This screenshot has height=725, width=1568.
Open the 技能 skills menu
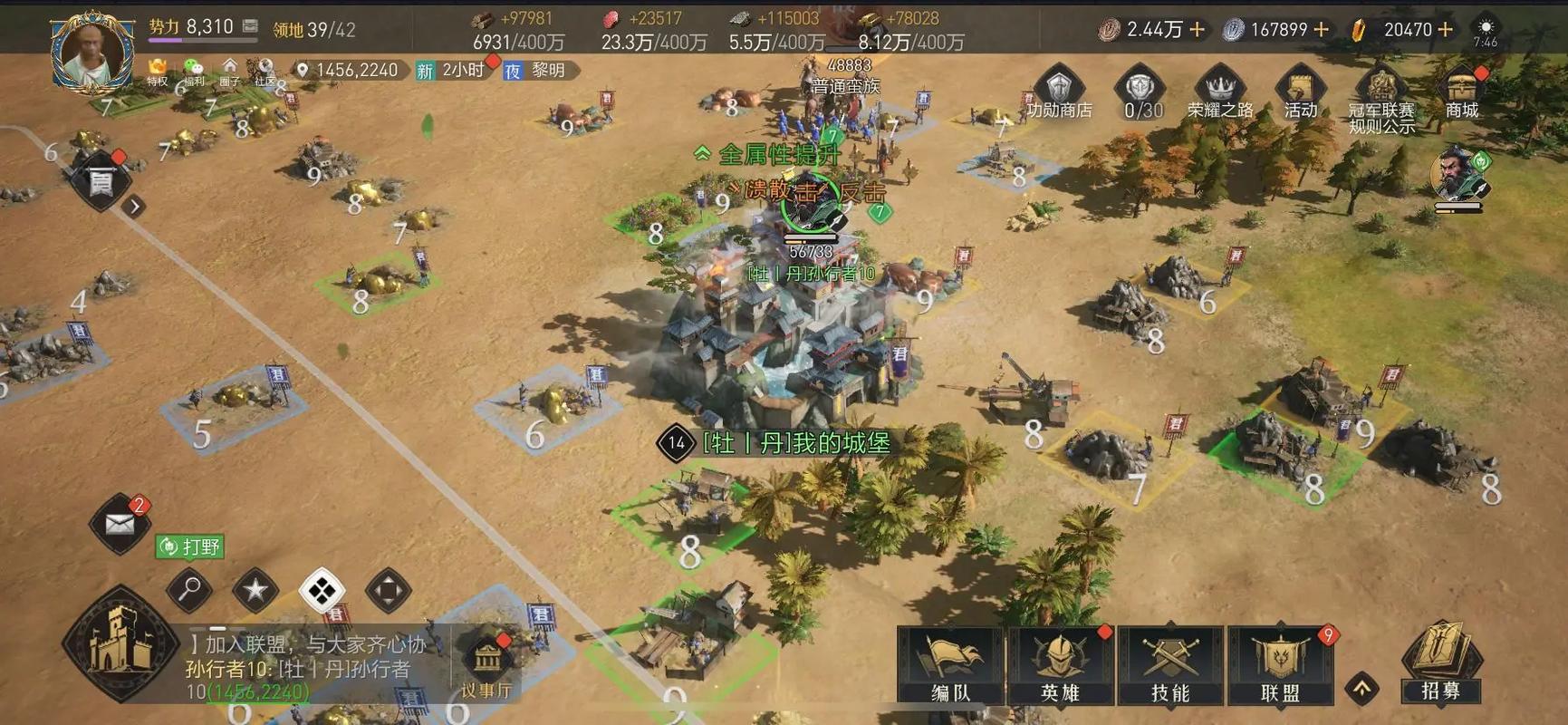1170,666
